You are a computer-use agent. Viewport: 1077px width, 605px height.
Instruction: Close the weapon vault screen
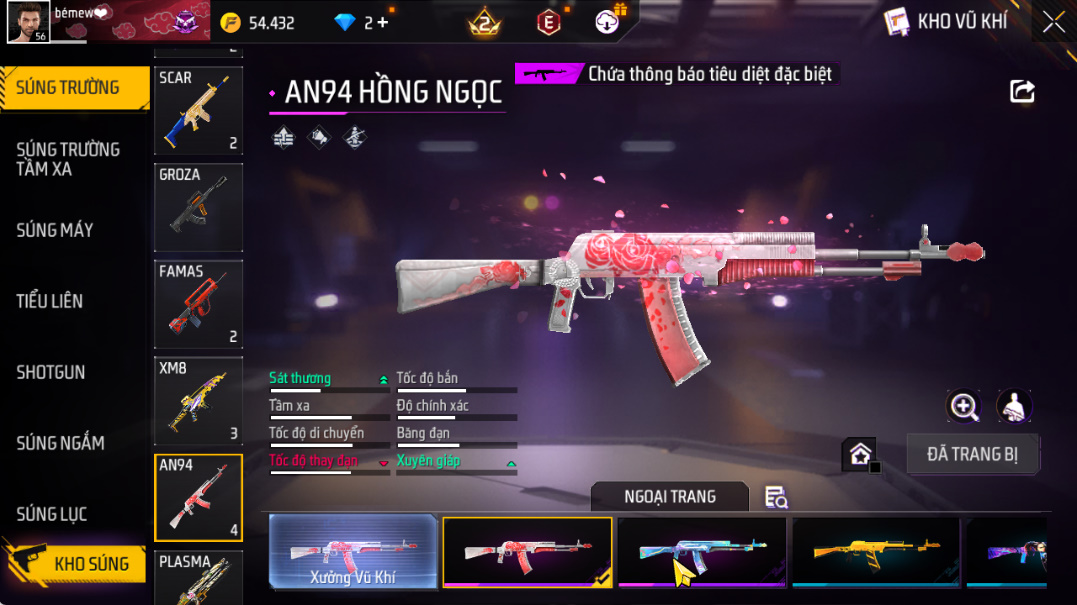pyautogui.click(x=1053, y=22)
